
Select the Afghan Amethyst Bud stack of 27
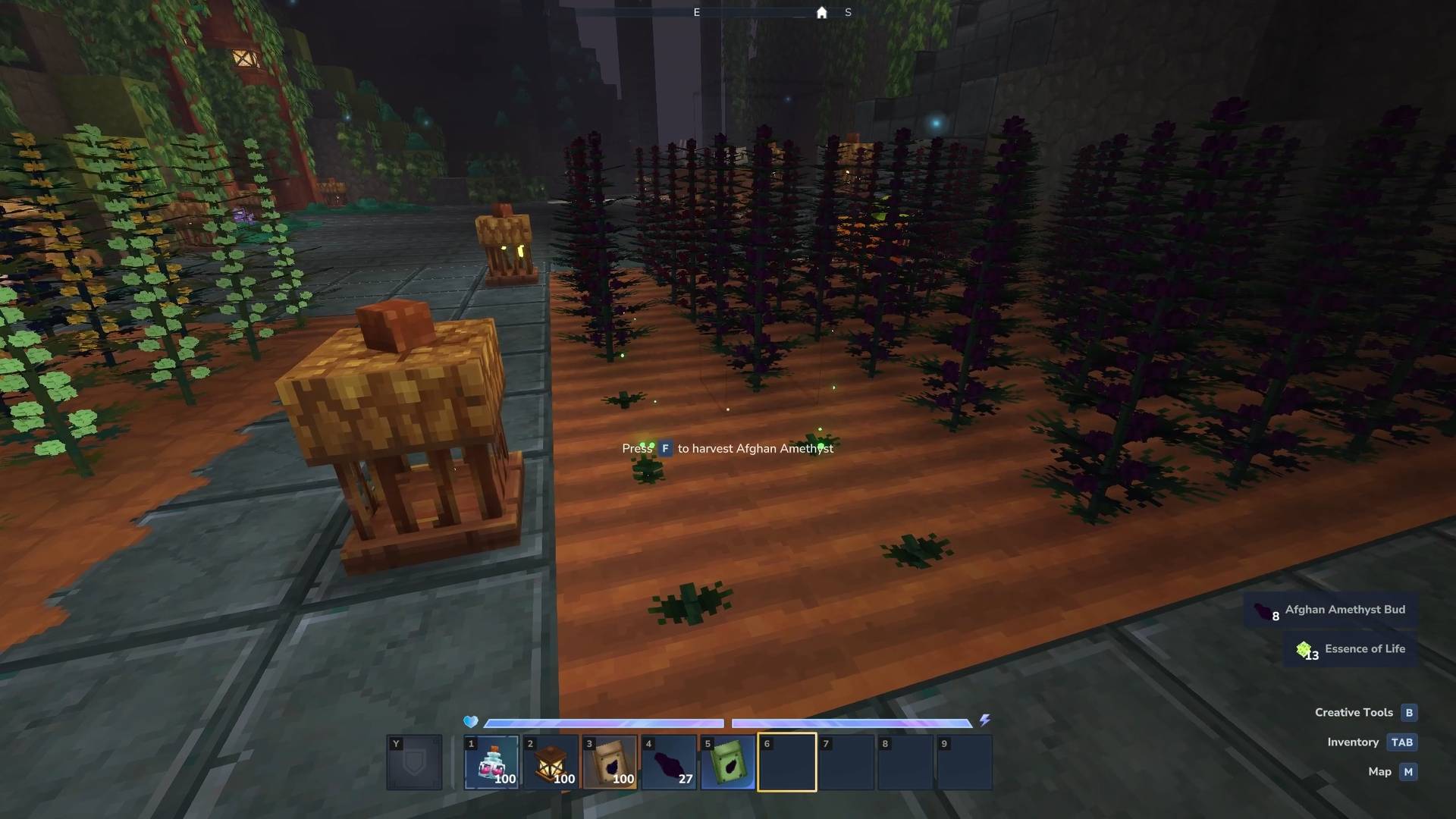pos(669,762)
